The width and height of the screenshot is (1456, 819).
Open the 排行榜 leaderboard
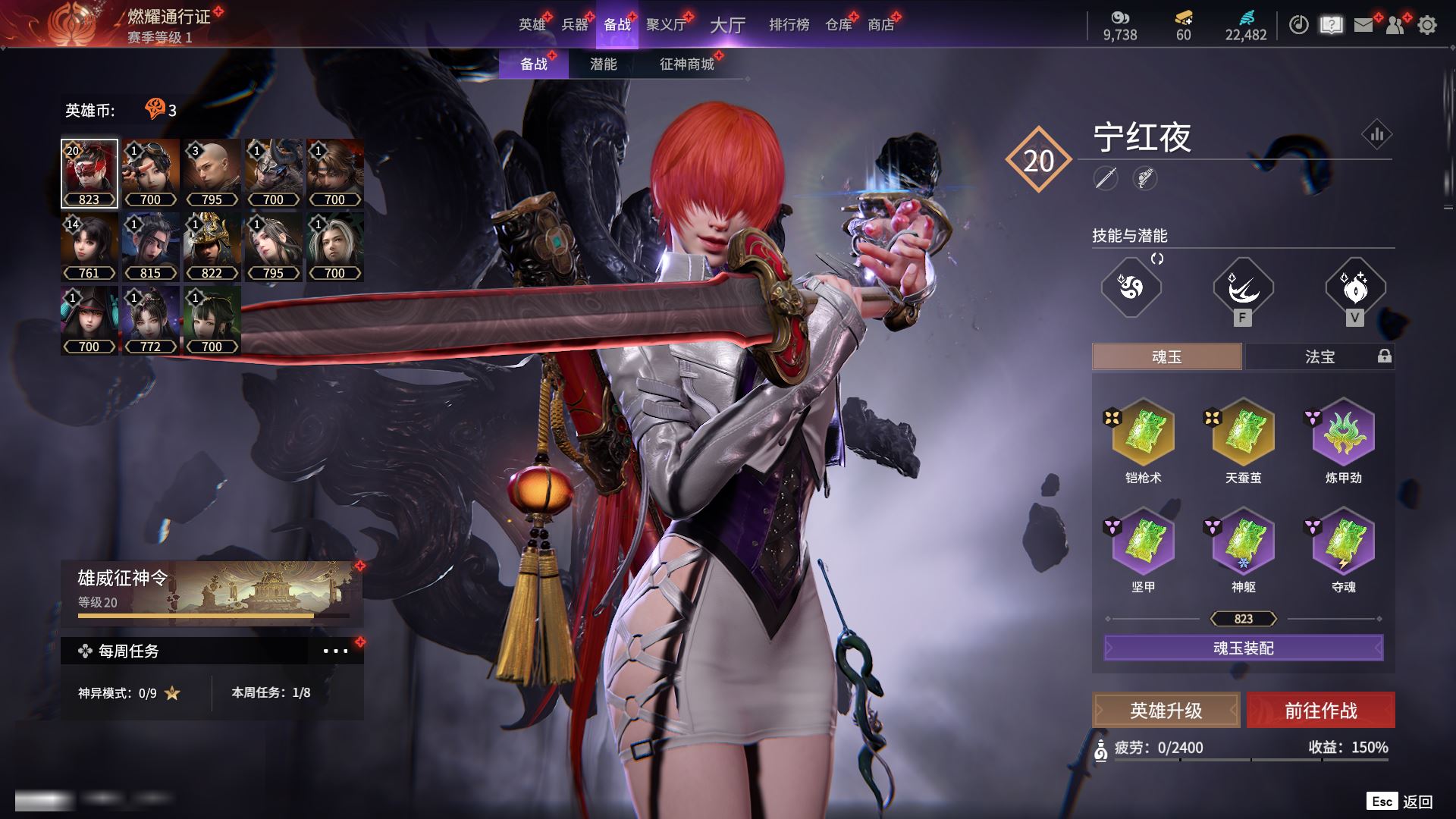(x=789, y=25)
